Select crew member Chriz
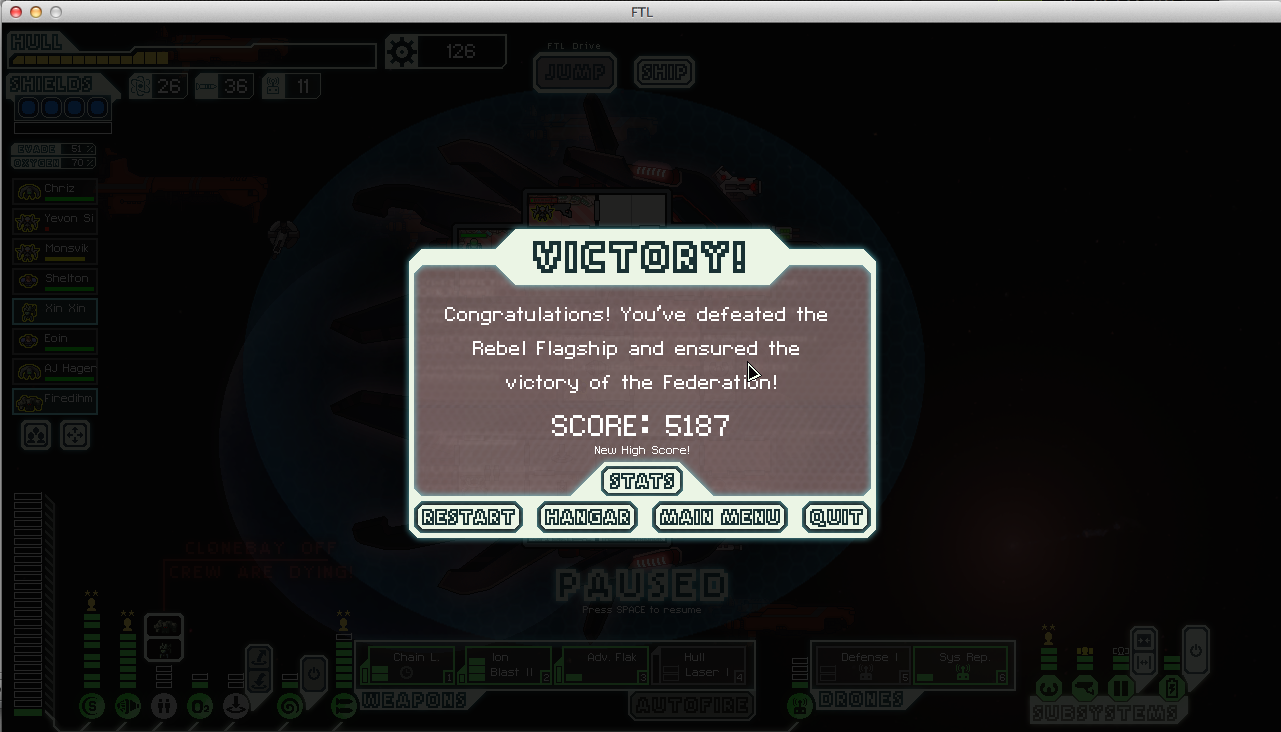The width and height of the screenshot is (1281, 732). pos(55,190)
